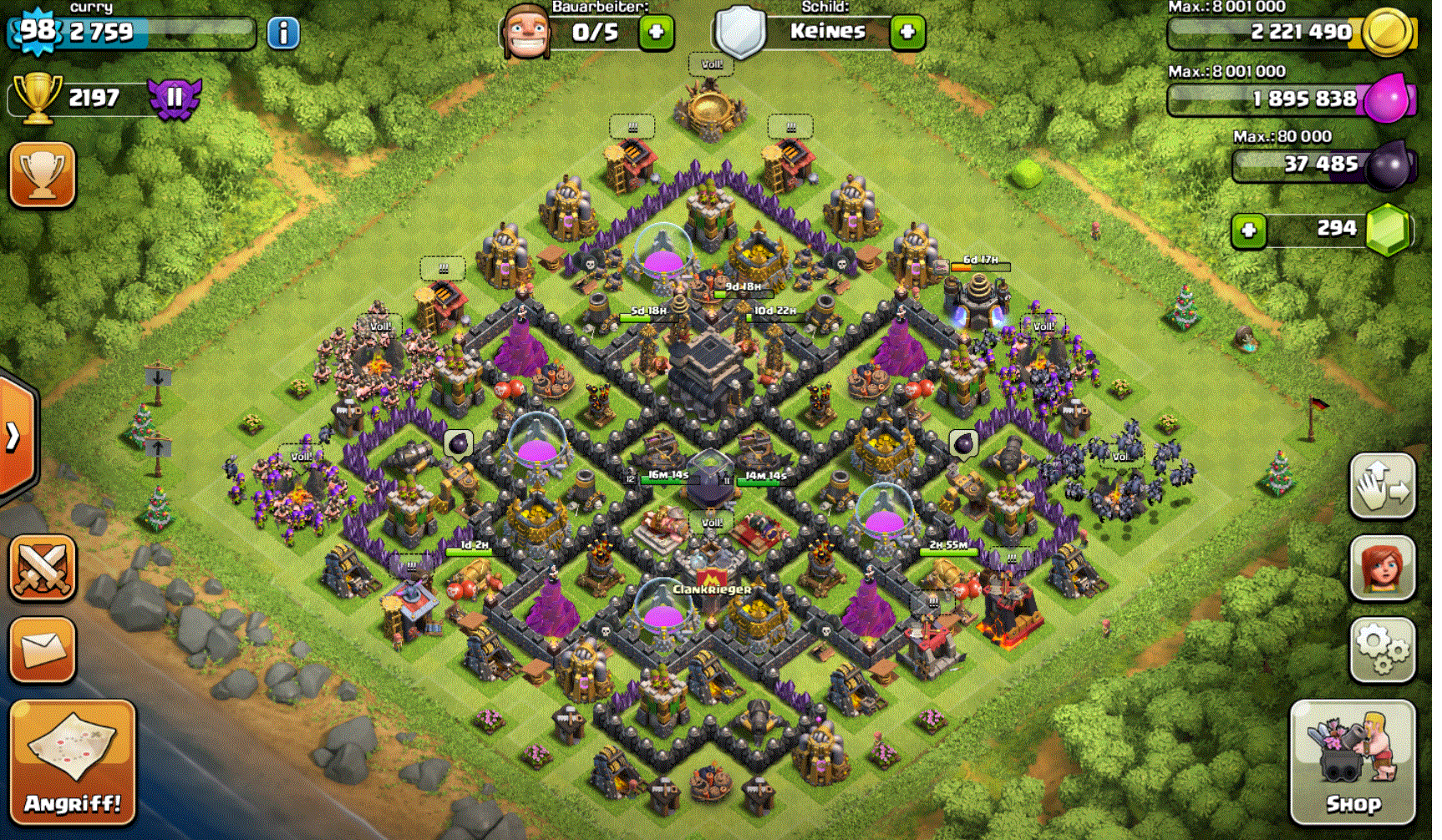Screen dimensions: 1442x840
Task: Open the purple league badge
Action: (x=175, y=98)
